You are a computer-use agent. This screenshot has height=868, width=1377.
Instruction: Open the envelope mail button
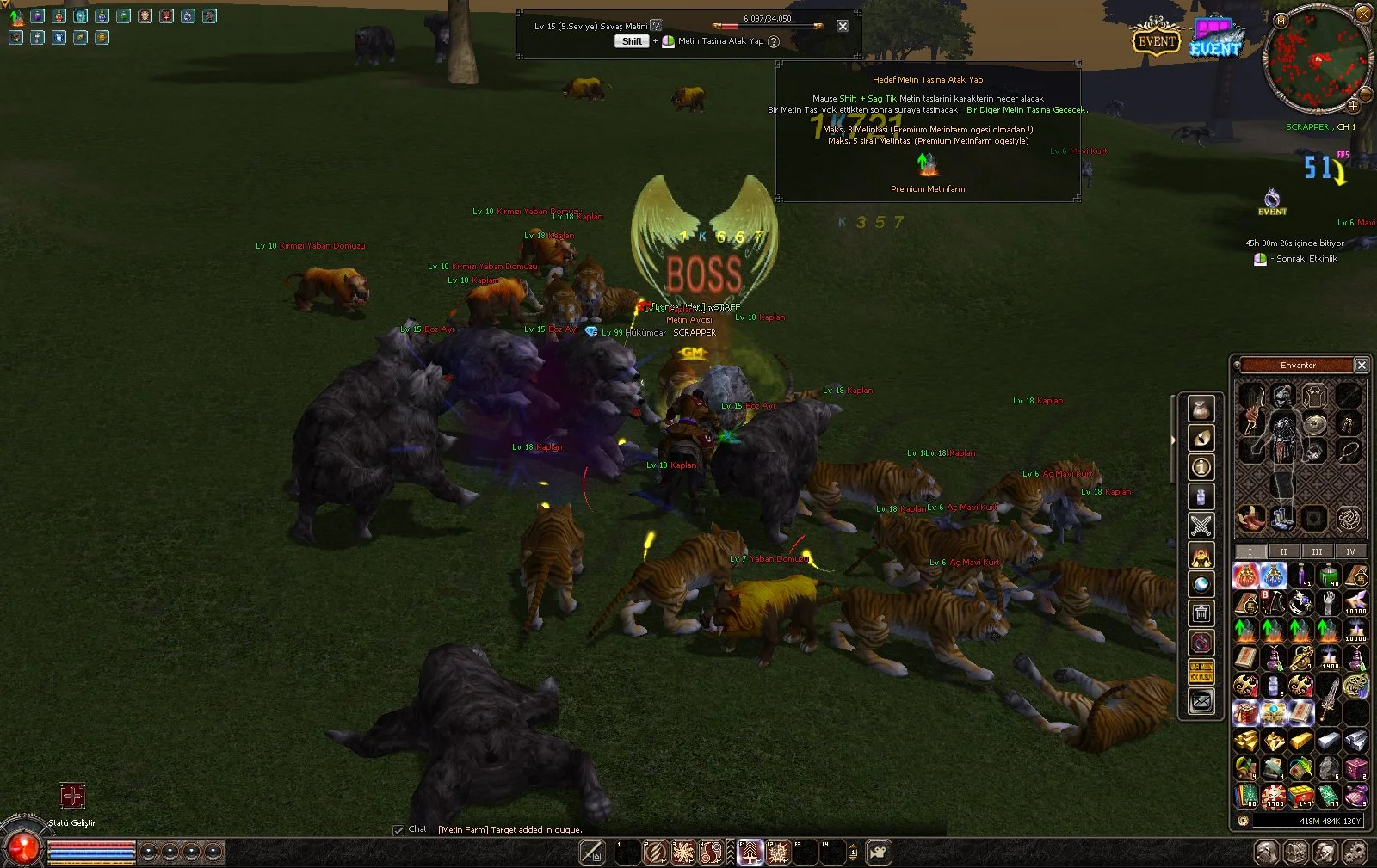pyautogui.click(x=1201, y=703)
